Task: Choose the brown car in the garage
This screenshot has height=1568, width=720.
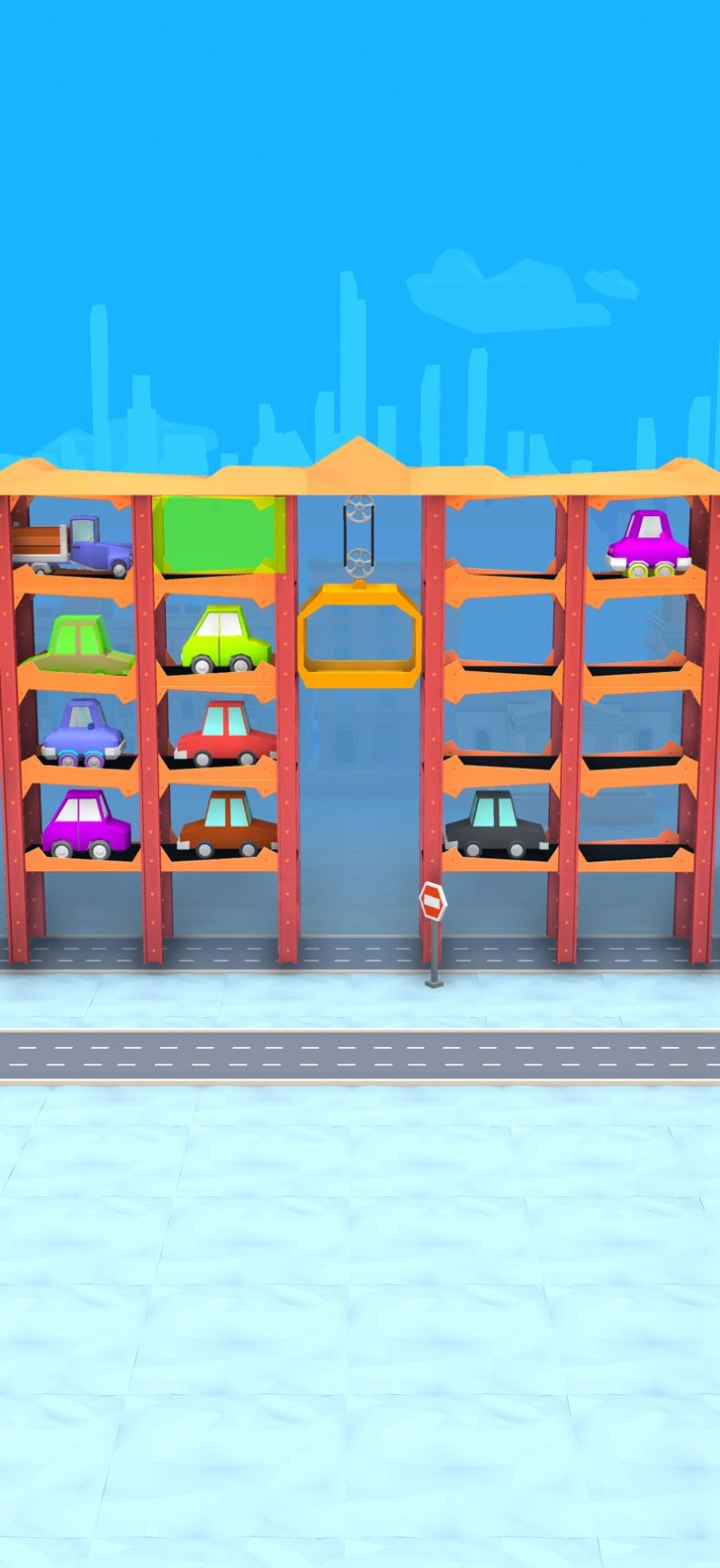Action: coord(228,823)
